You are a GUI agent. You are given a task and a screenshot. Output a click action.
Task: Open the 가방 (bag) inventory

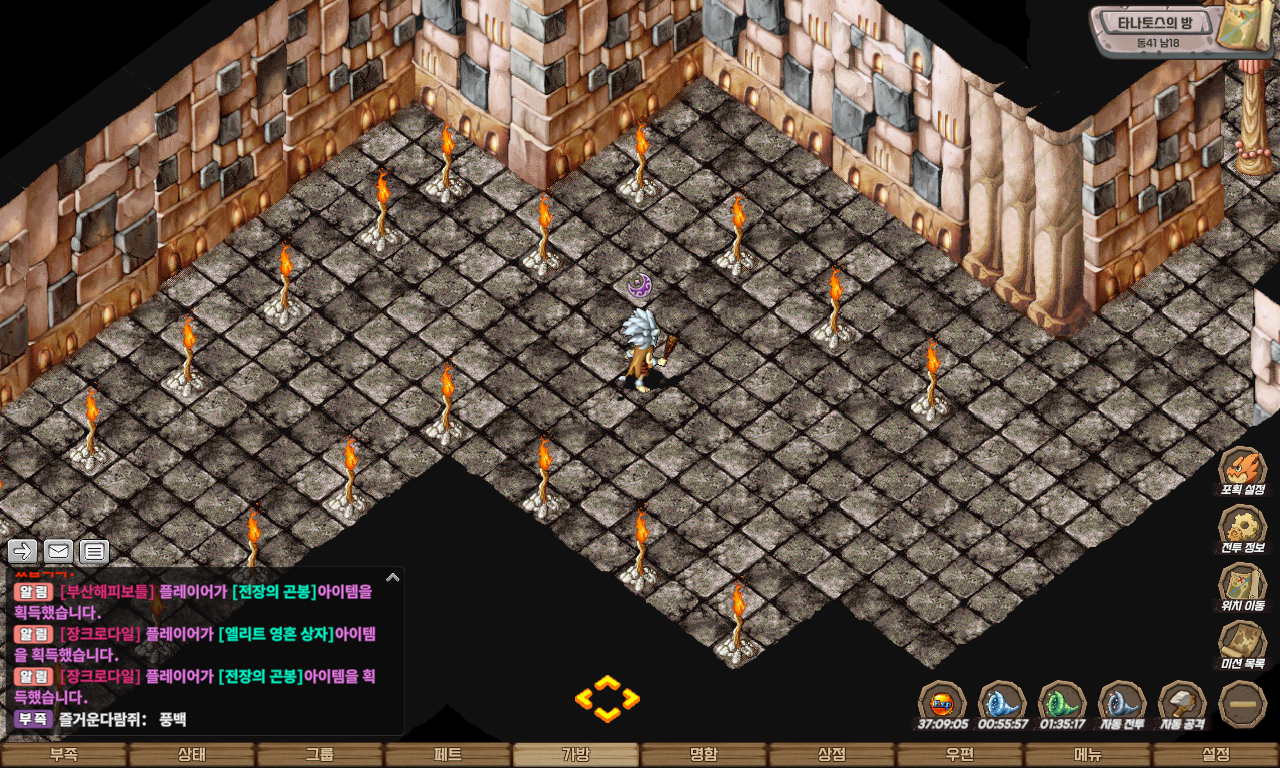click(576, 755)
